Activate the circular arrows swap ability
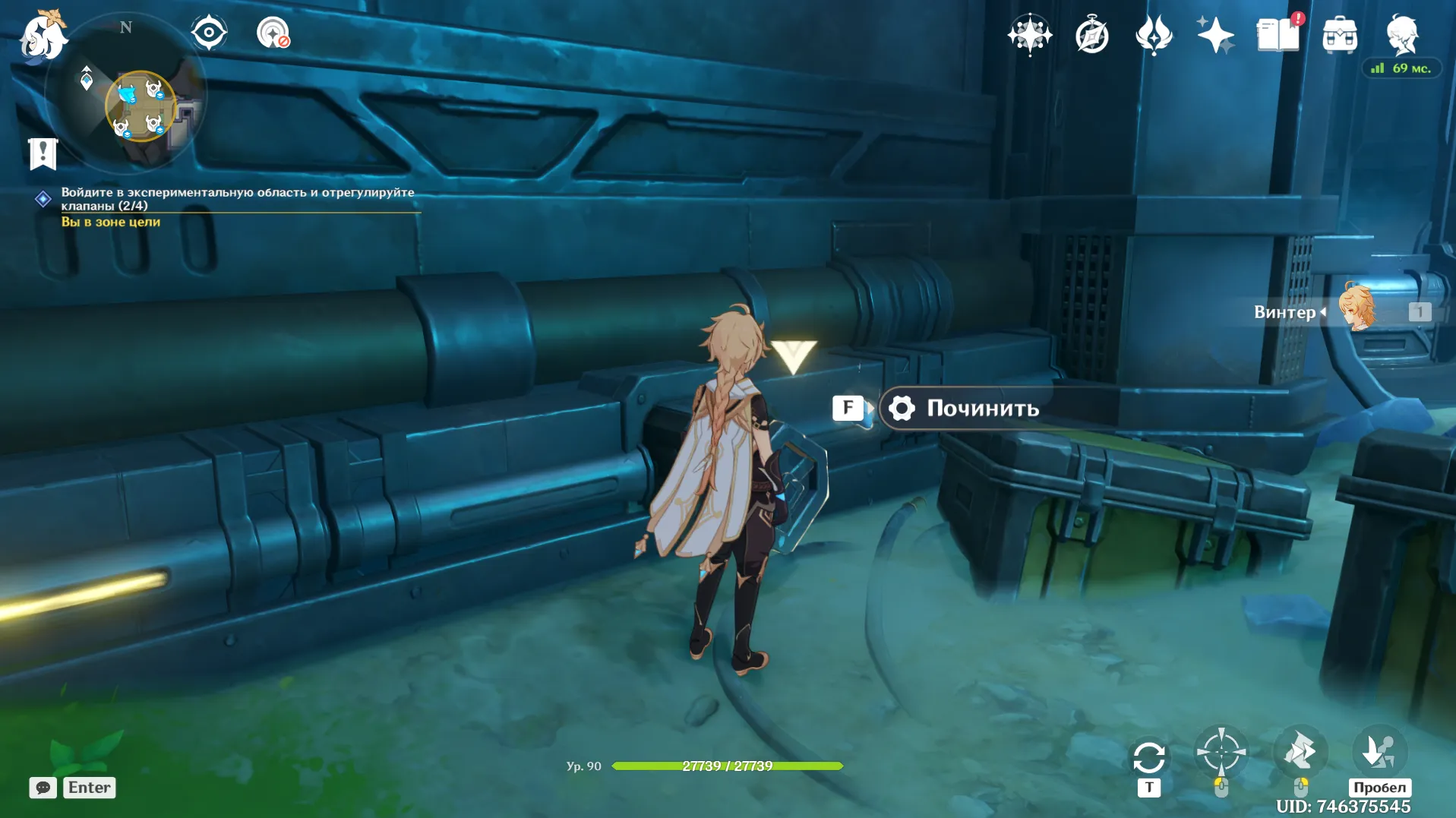This screenshot has height=818, width=1456. [1148, 758]
